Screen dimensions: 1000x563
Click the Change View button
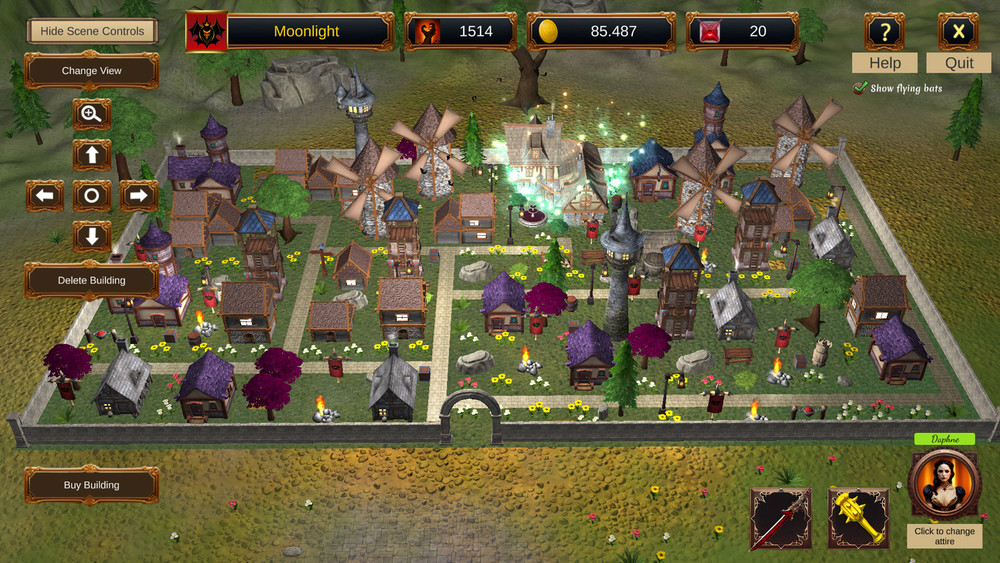pyautogui.click(x=92, y=71)
